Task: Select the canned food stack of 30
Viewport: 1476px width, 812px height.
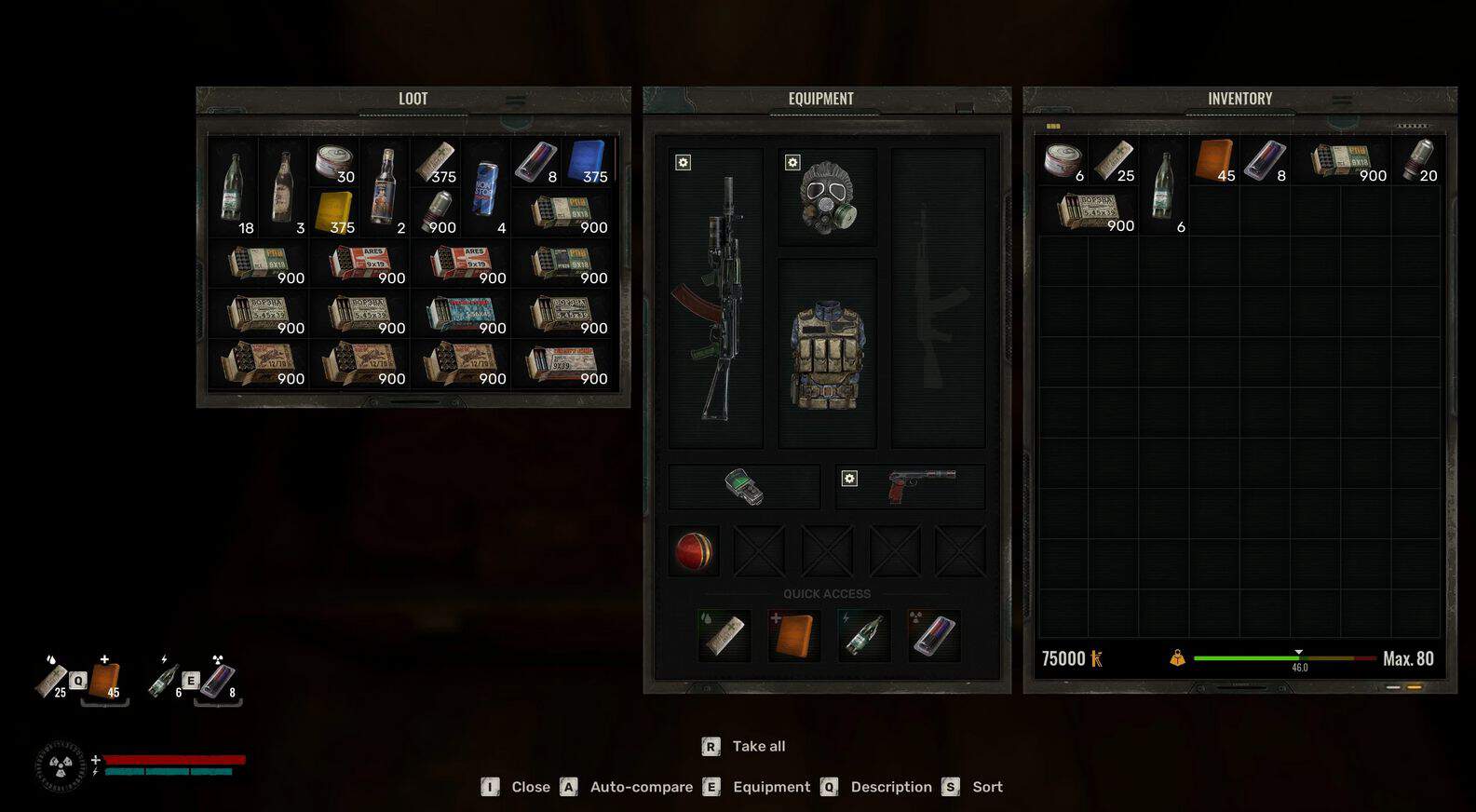Action: coord(333,161)
